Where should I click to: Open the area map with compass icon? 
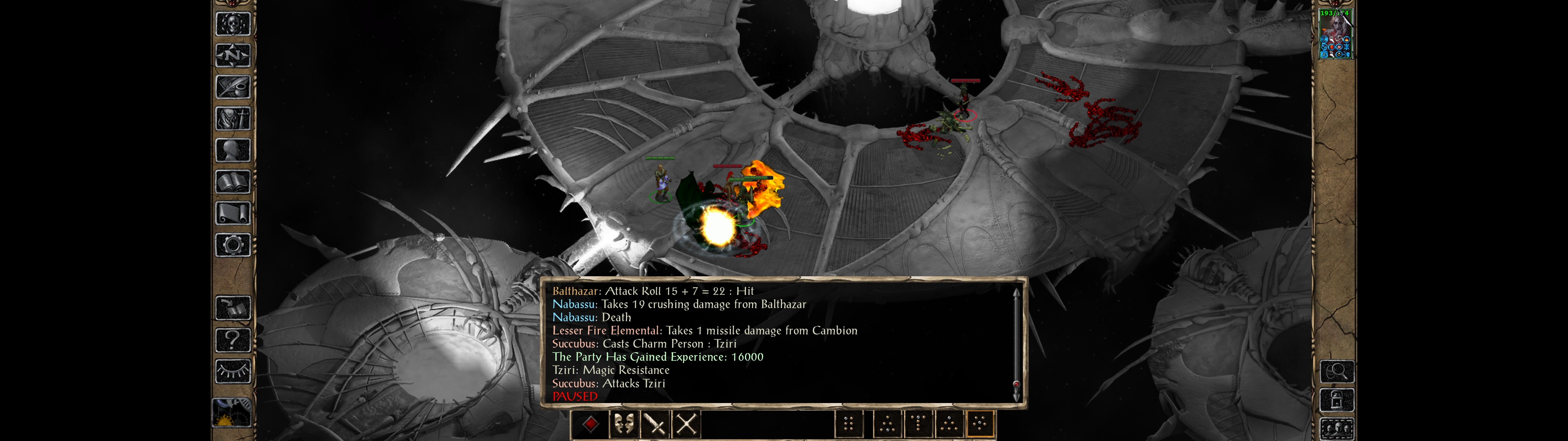pos(233,56)
